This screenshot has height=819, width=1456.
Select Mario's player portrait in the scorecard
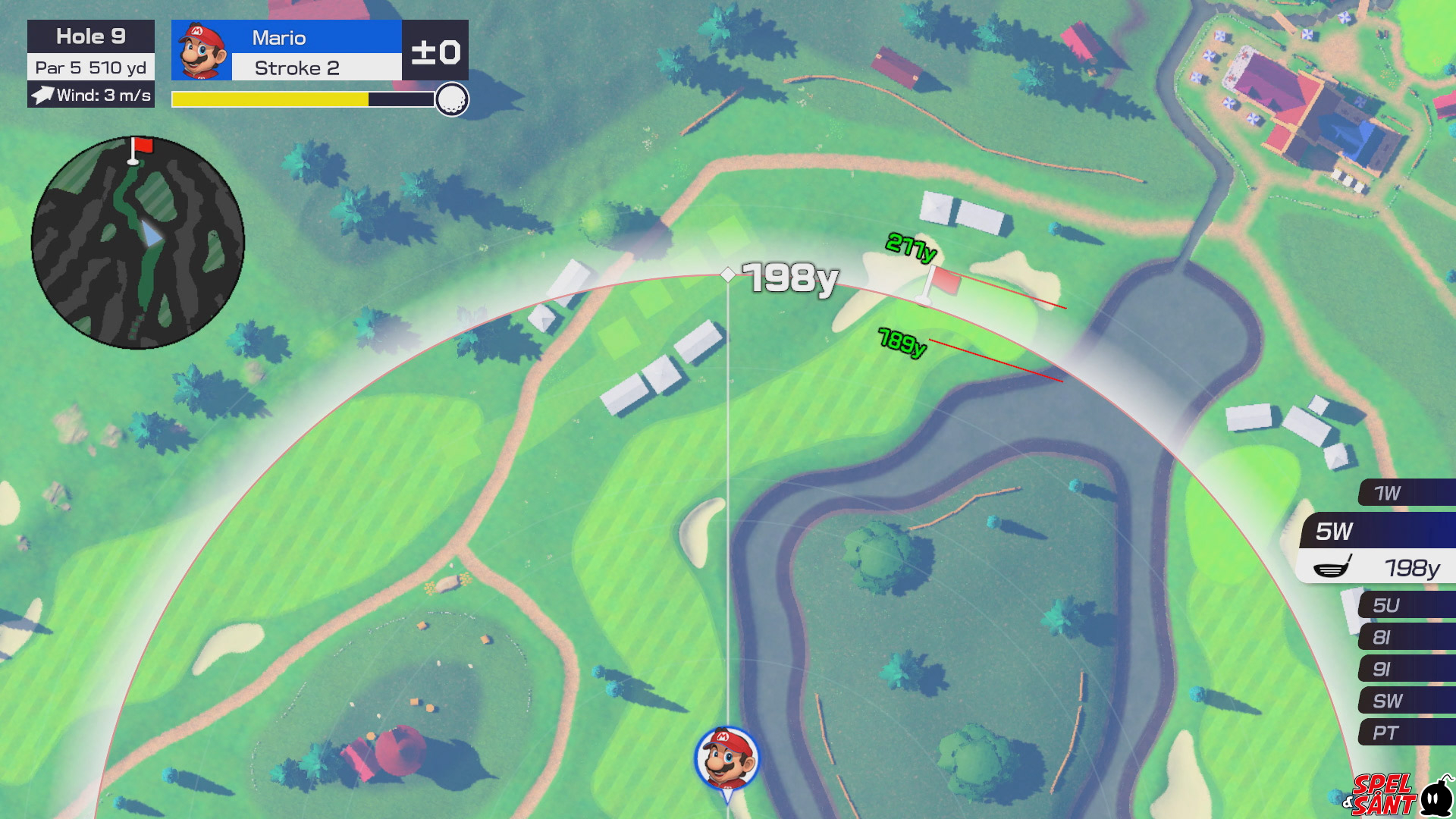202,51
